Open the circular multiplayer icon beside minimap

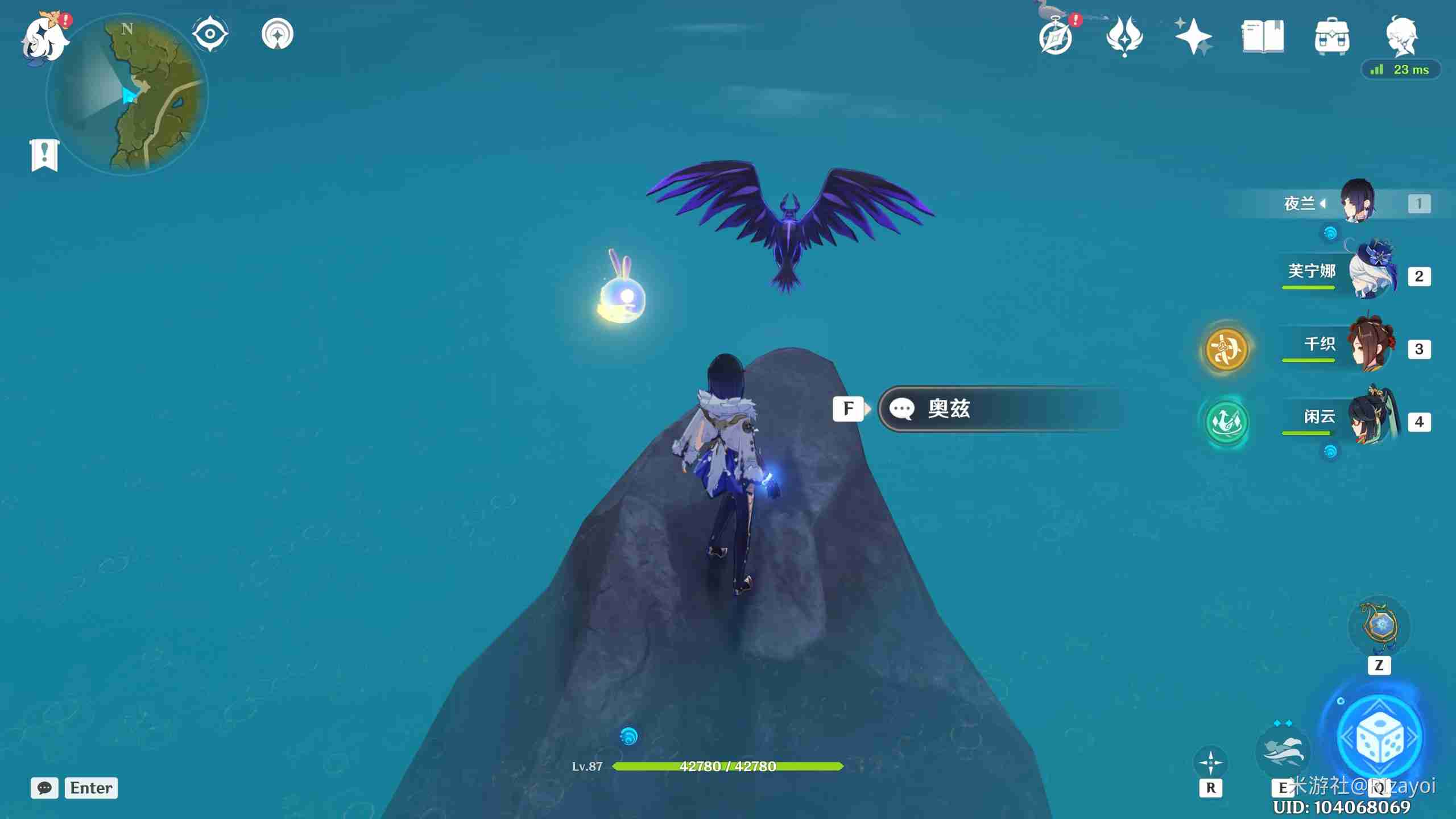pyautogui.click(x=278, y=34)
